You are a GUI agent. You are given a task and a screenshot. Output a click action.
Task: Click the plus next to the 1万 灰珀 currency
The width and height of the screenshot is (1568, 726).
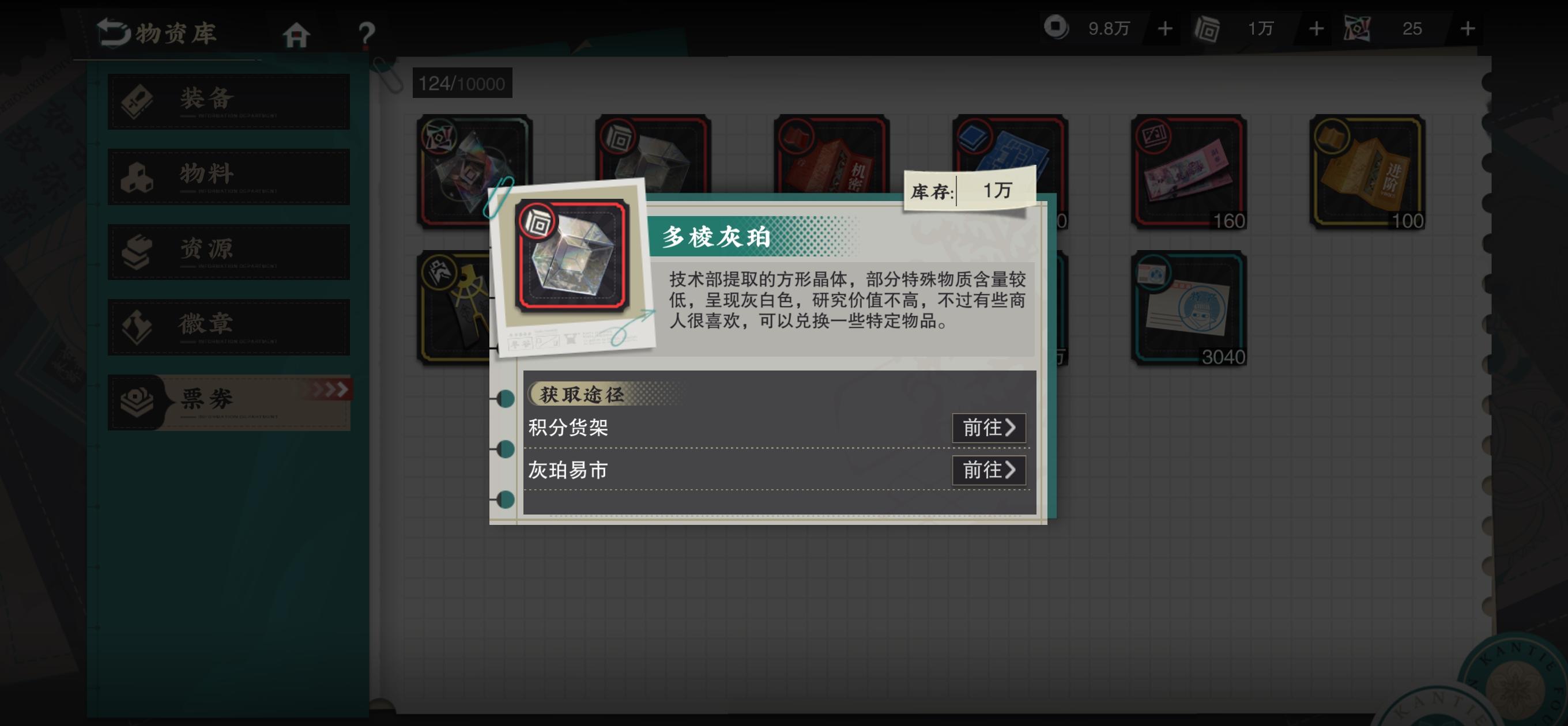pos(1316,28)
